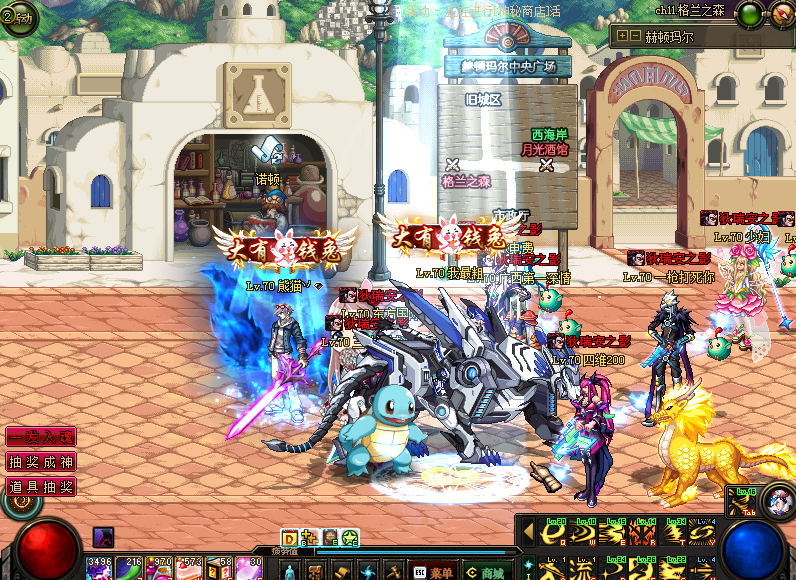
Task: Use the potion slot showing count 970
Action: pyautogui.click(x=159, y=568)
